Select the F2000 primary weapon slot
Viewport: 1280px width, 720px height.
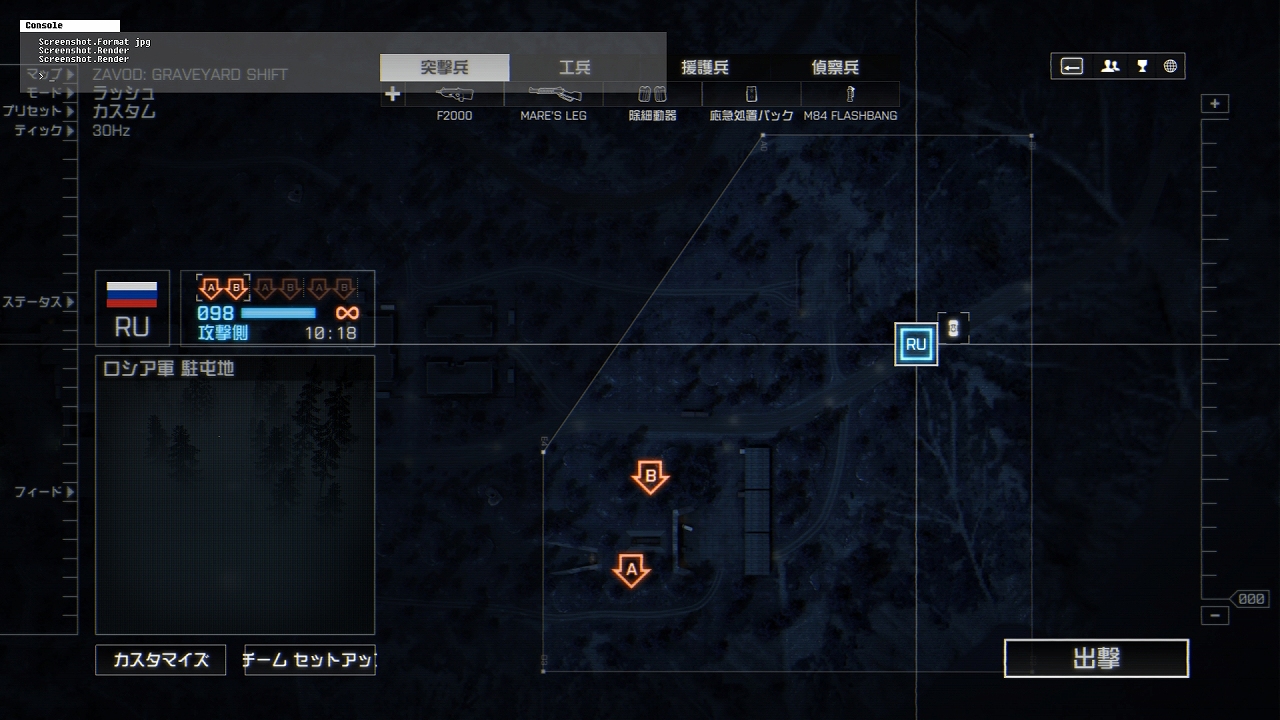455,95
